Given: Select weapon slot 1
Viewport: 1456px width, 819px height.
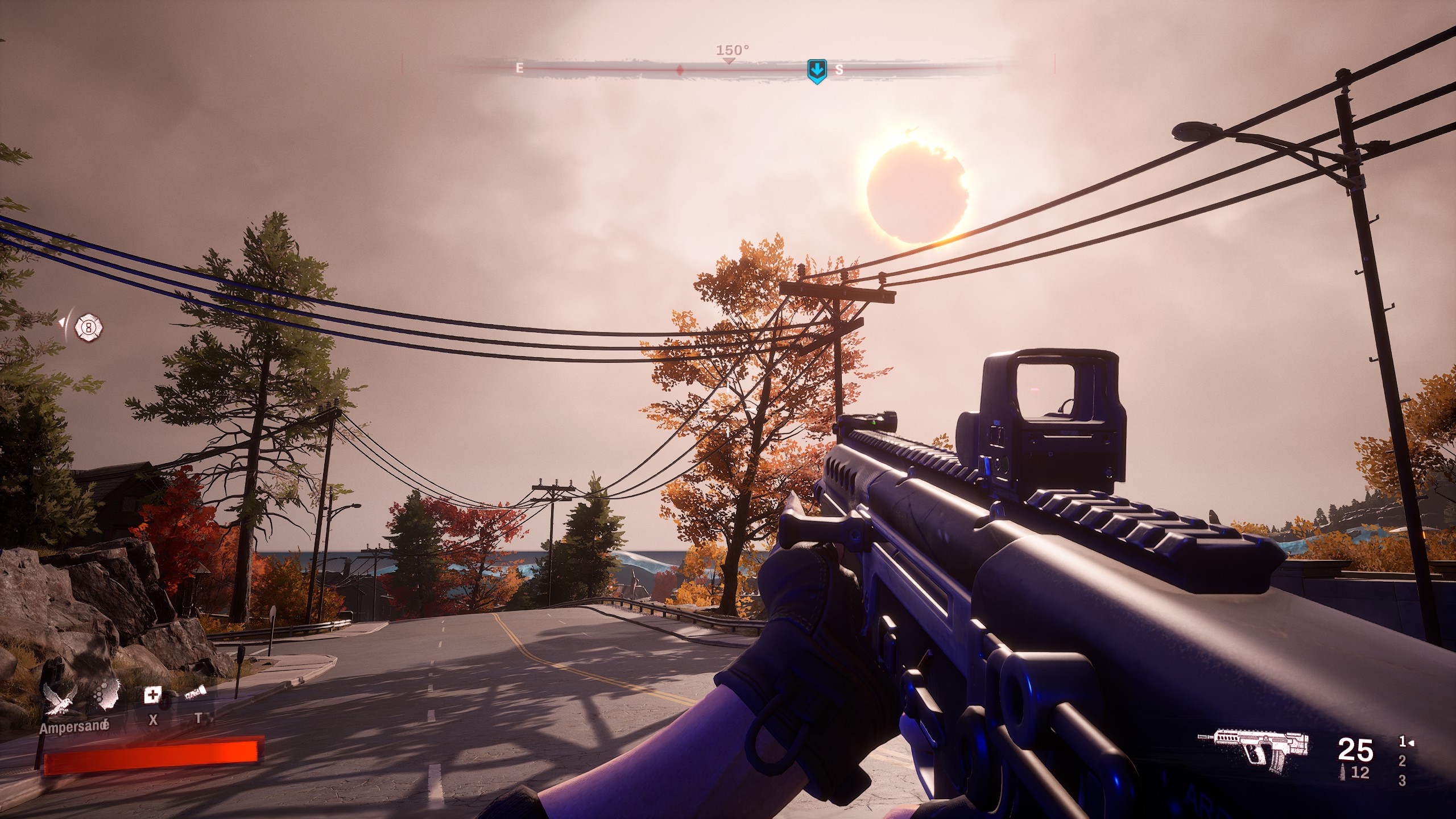Looking at the screenshot, I should (x=1403, y=742).
